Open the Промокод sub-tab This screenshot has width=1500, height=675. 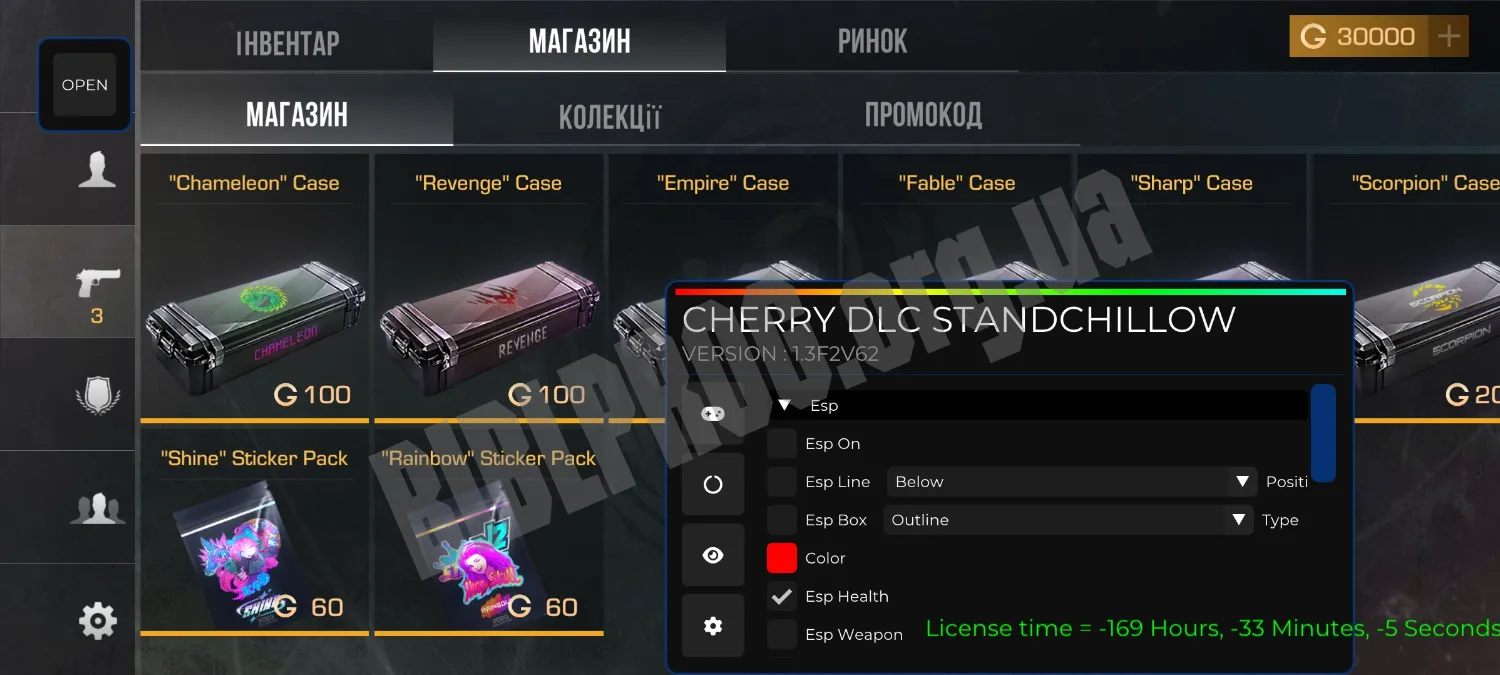point(922,115)
